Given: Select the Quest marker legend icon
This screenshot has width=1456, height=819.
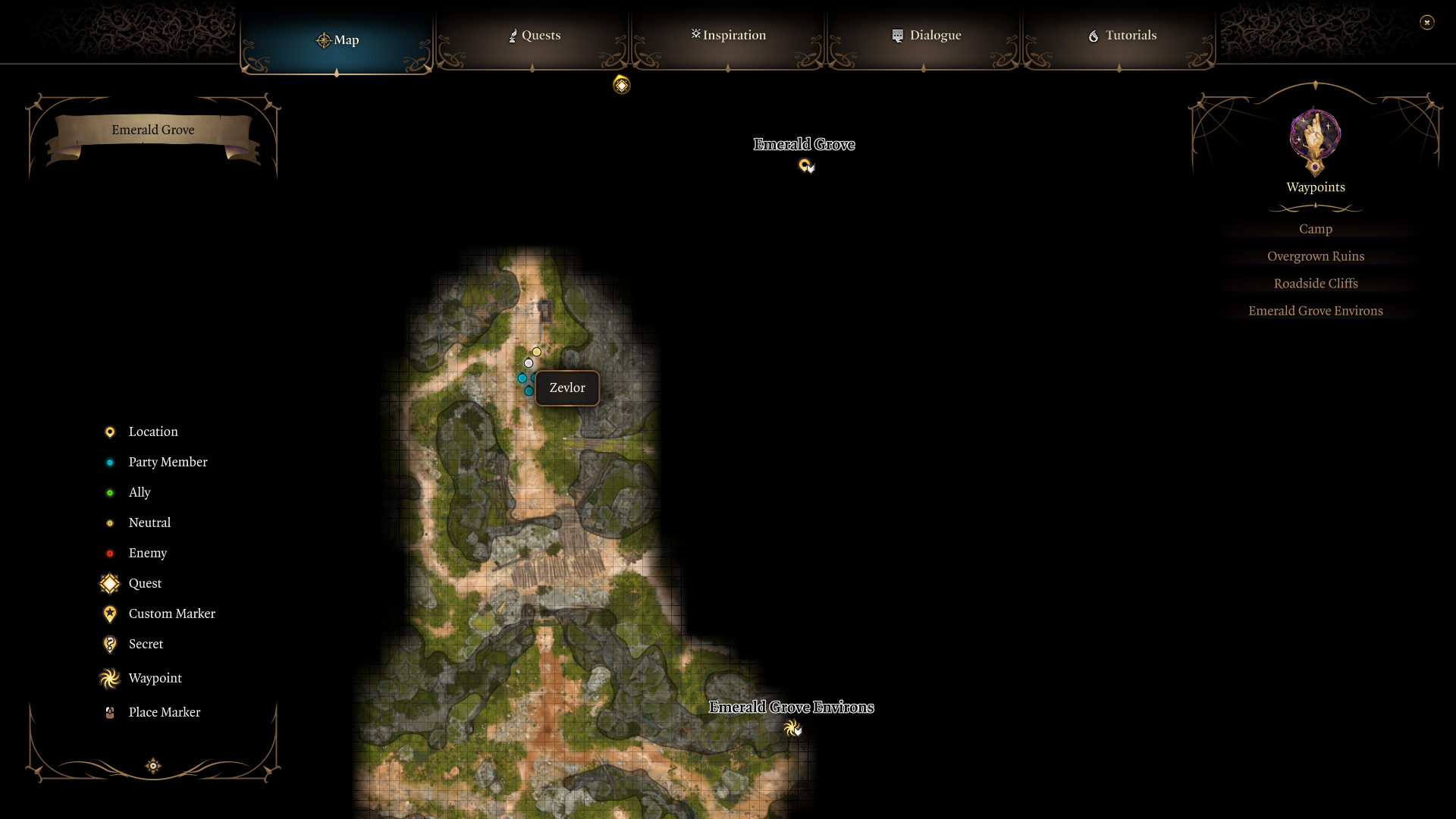Looking at the screenshot, I should [x=109, y=583].
